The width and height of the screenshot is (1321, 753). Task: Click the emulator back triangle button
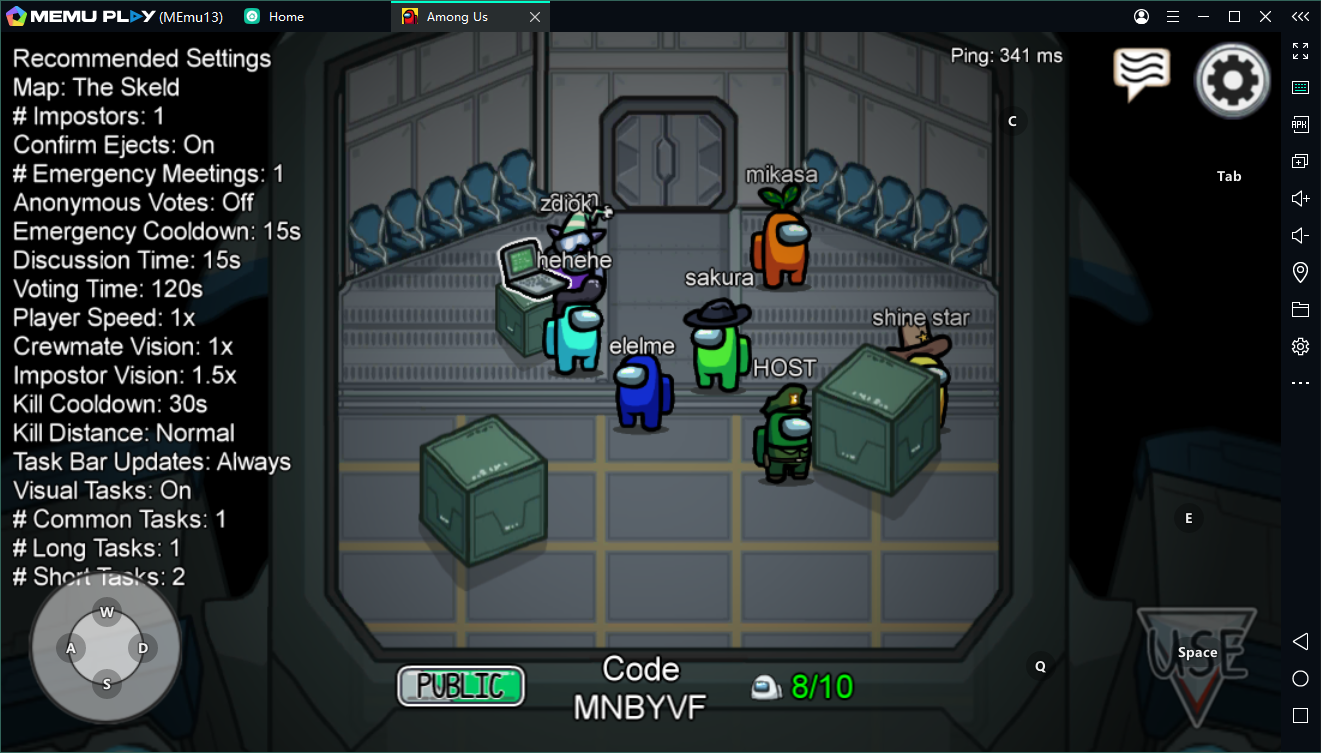1300,641
